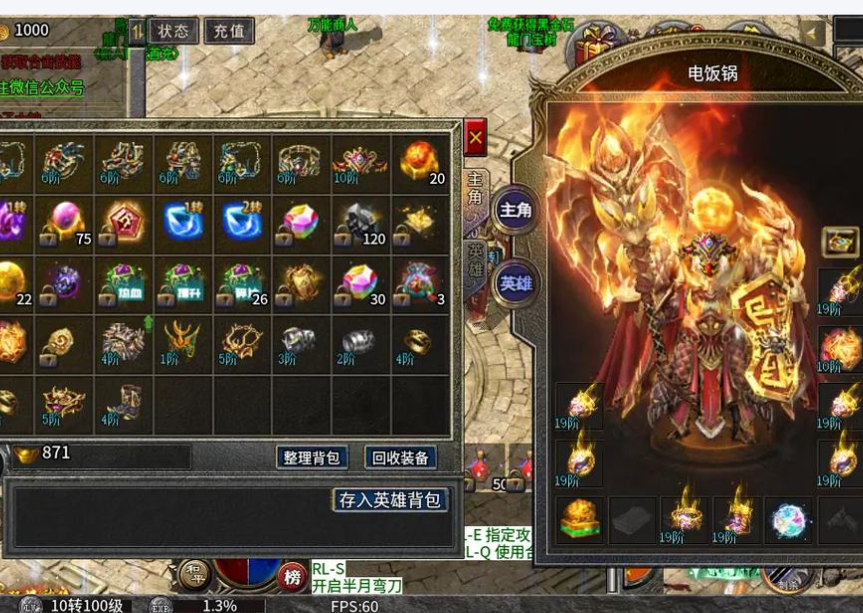This screenshot has width=863, height=613.
Task: Select the dark ore item with count 120
Action: point(361,222)
